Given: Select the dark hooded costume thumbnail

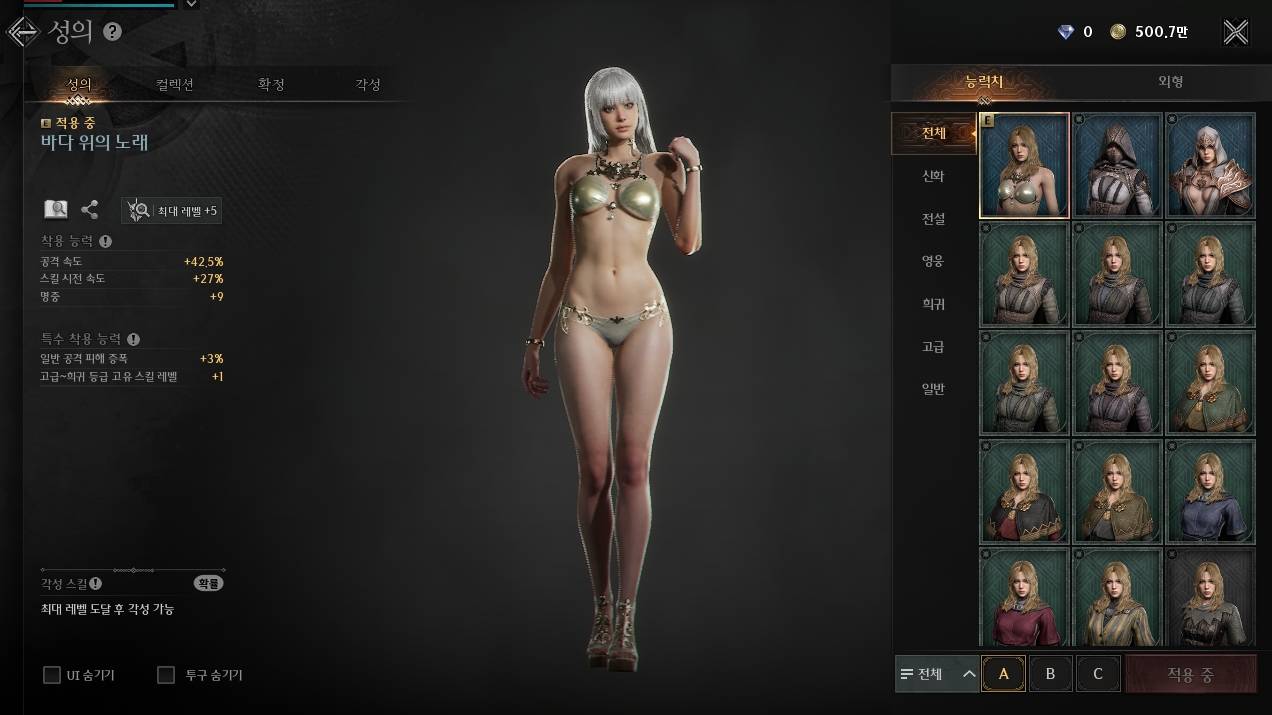Looking at the screenshot, I should pos(1117,165).
